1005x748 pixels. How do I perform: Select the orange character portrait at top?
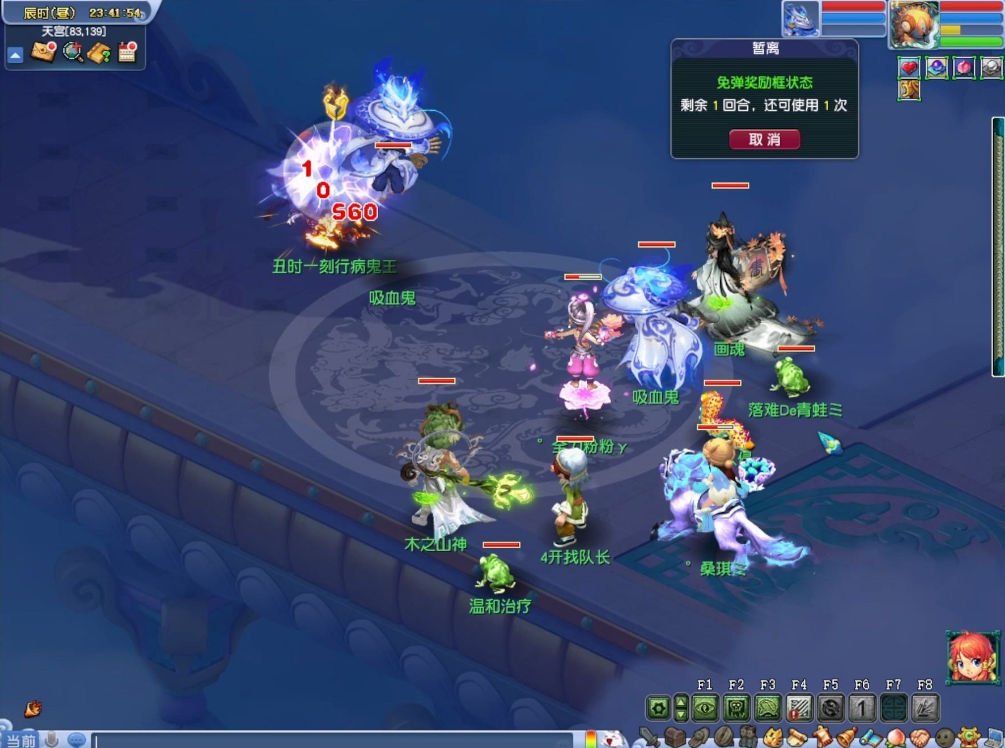(913, 22)
